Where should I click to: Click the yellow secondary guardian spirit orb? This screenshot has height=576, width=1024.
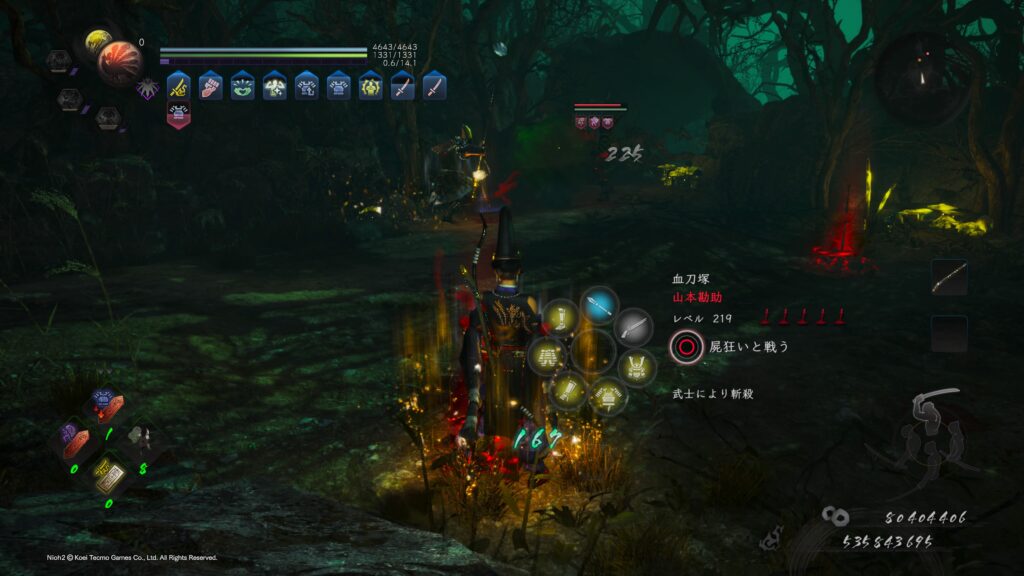98,42
